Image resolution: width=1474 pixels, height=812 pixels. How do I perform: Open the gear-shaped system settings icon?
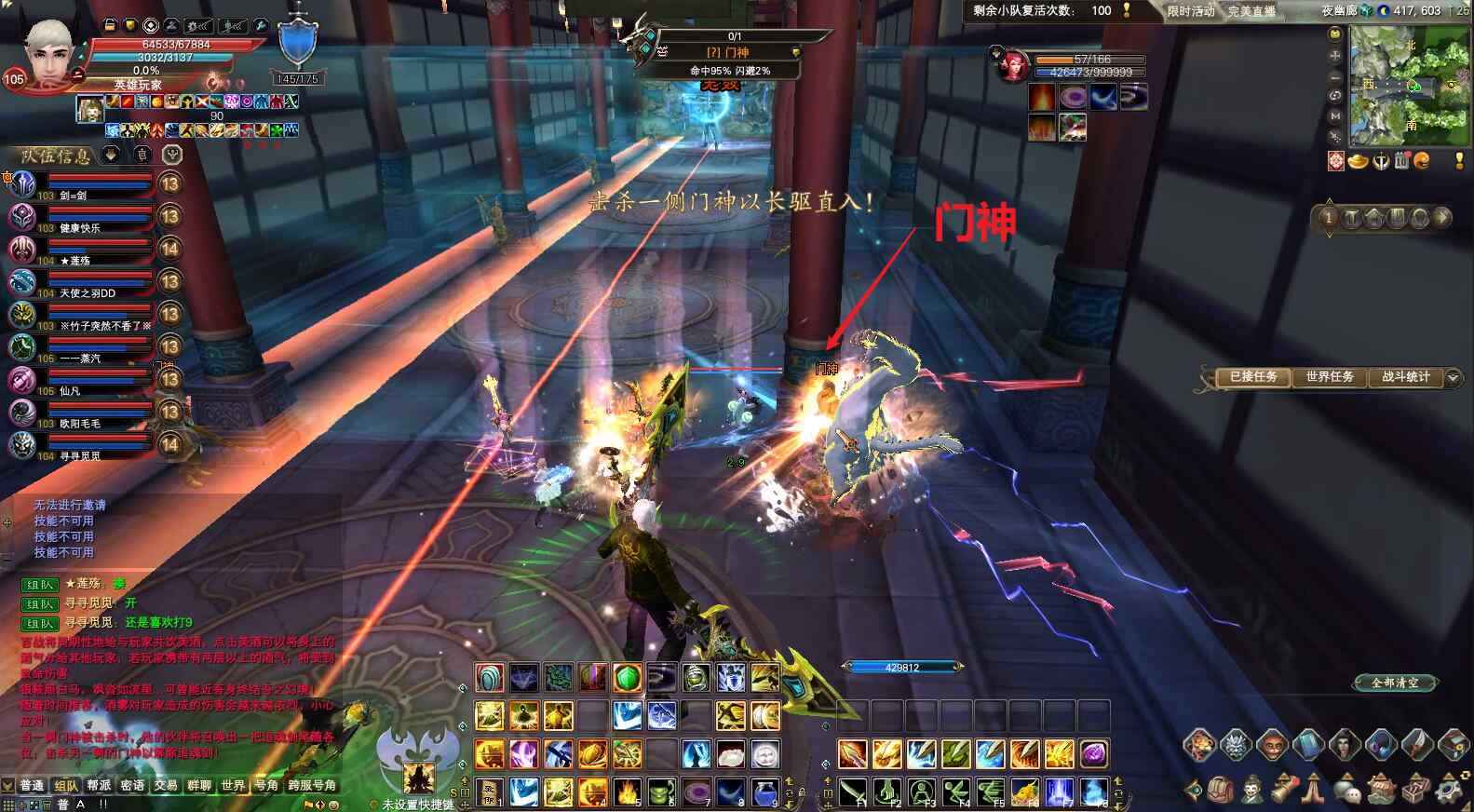[1448, 790]
